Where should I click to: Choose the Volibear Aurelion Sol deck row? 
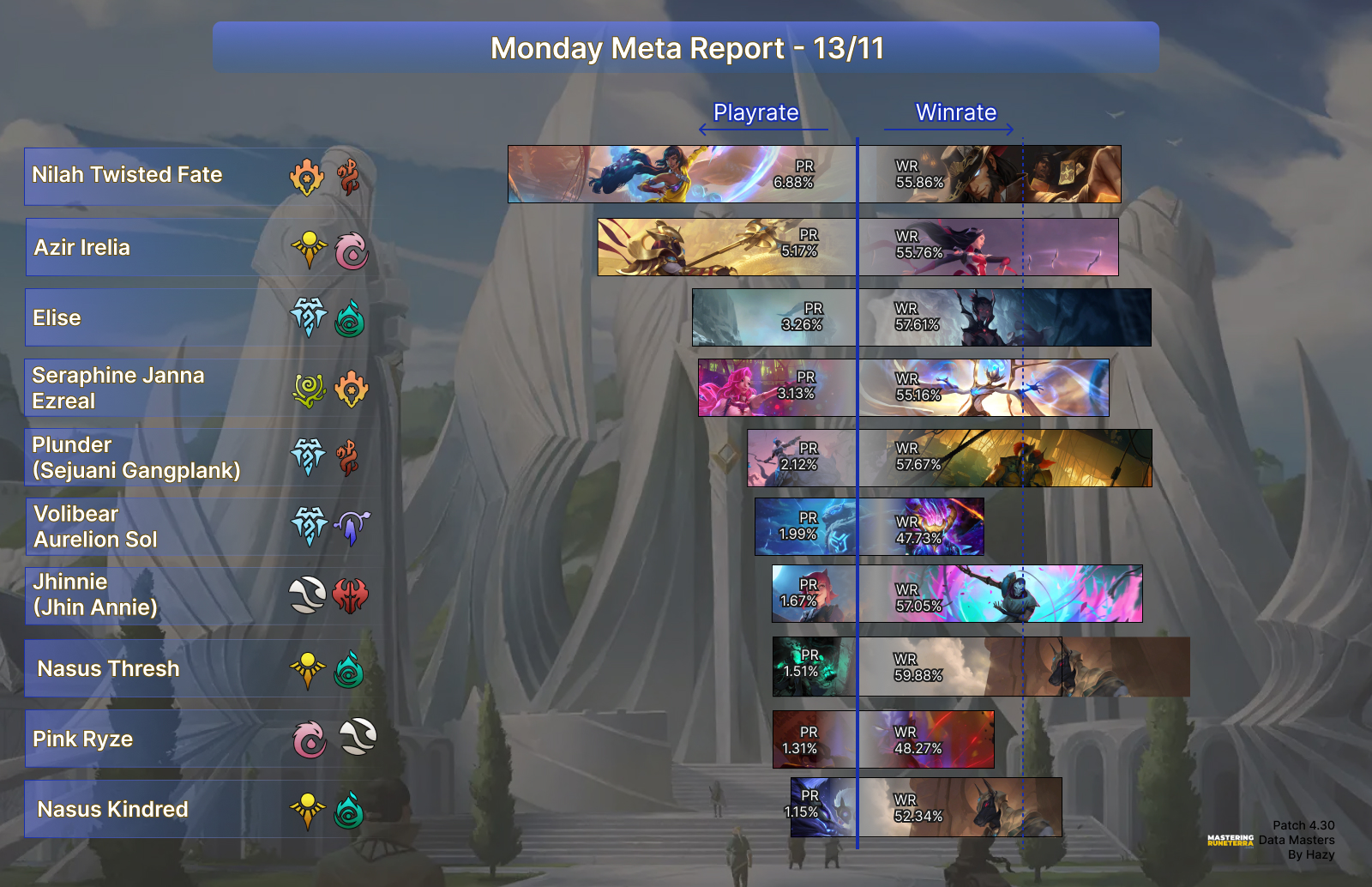(199, 527)
